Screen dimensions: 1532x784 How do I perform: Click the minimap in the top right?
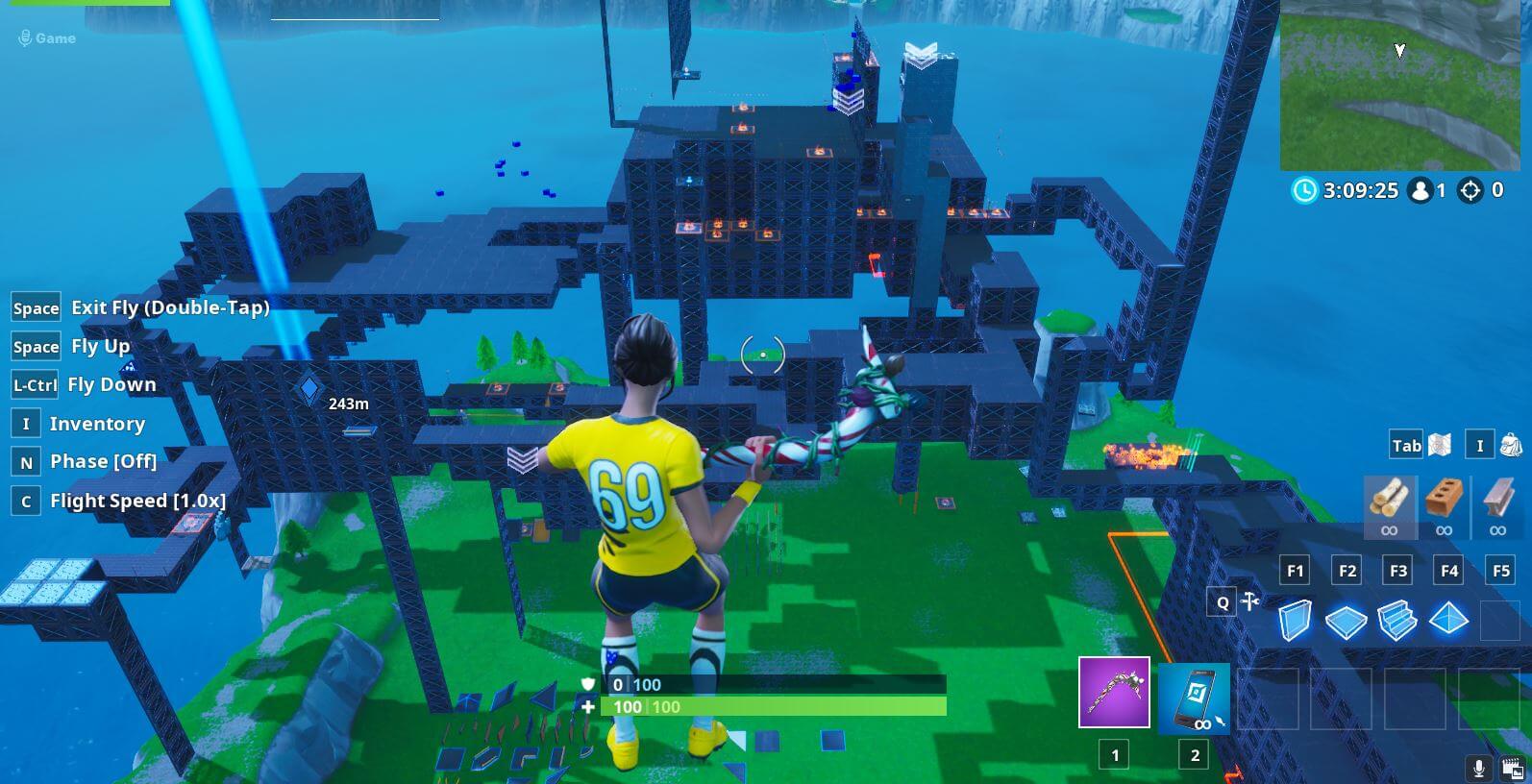coord(1400,85)
